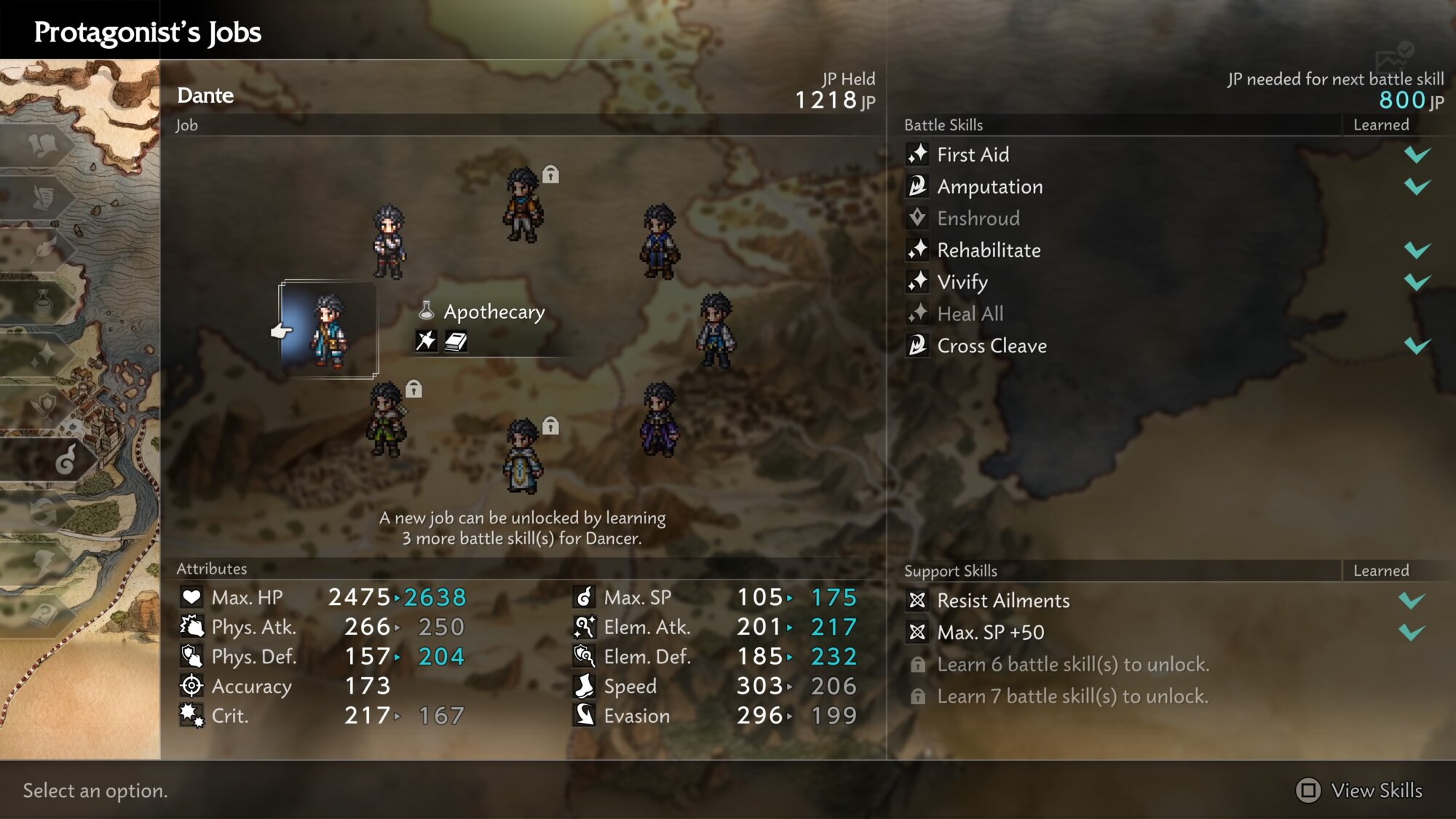Choose the purple-cloaked job character

click(660, 420)
